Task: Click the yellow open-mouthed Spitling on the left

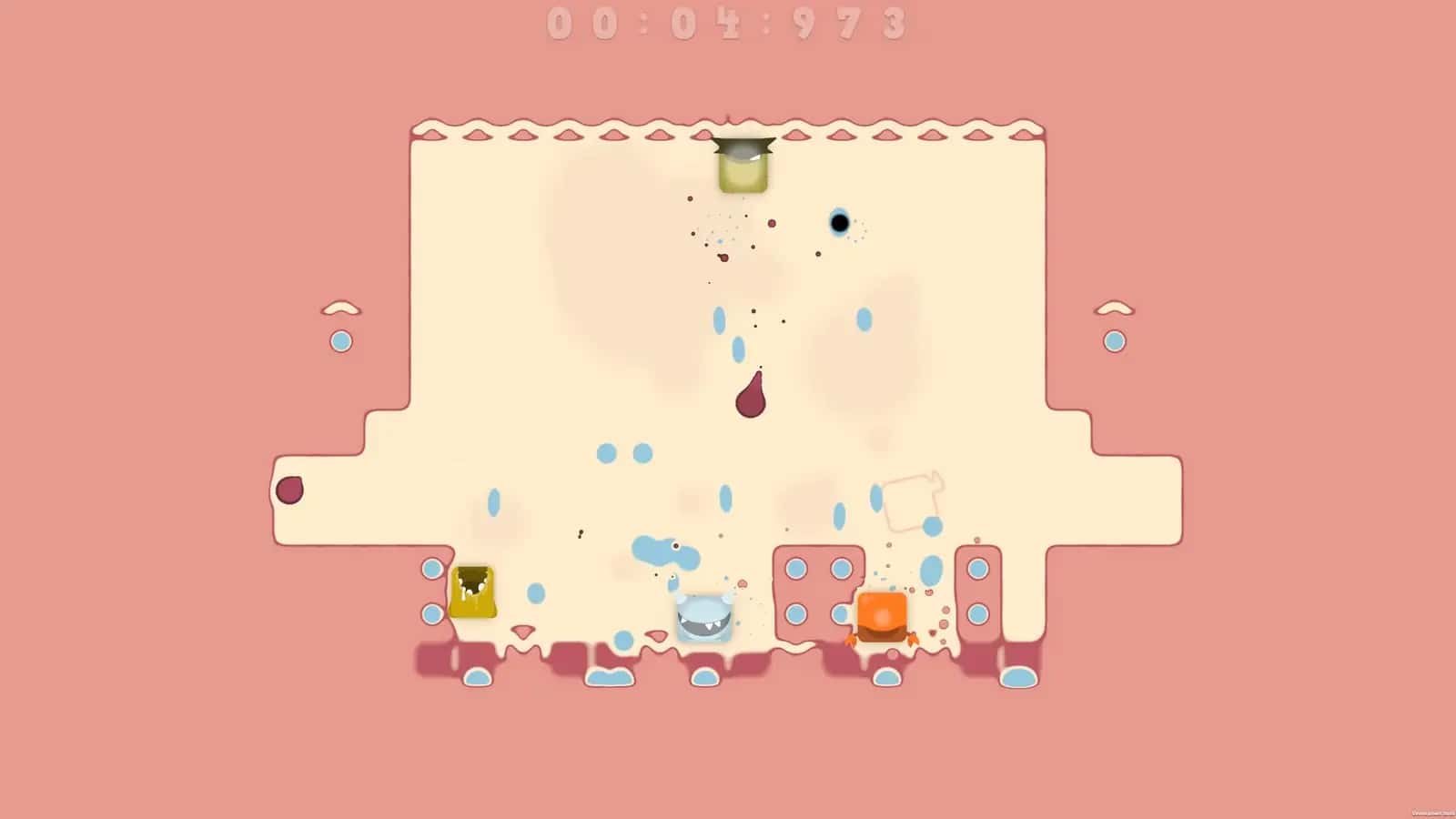Action: [x=472, y=593]
